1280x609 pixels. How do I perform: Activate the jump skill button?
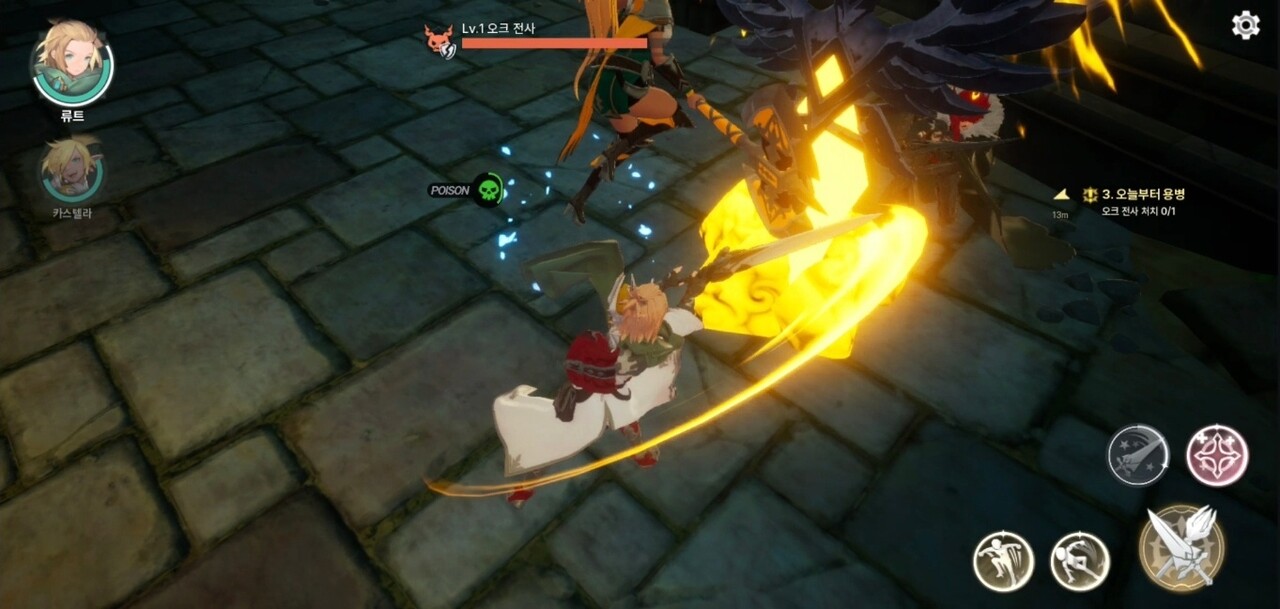[x=1003, y=561]
